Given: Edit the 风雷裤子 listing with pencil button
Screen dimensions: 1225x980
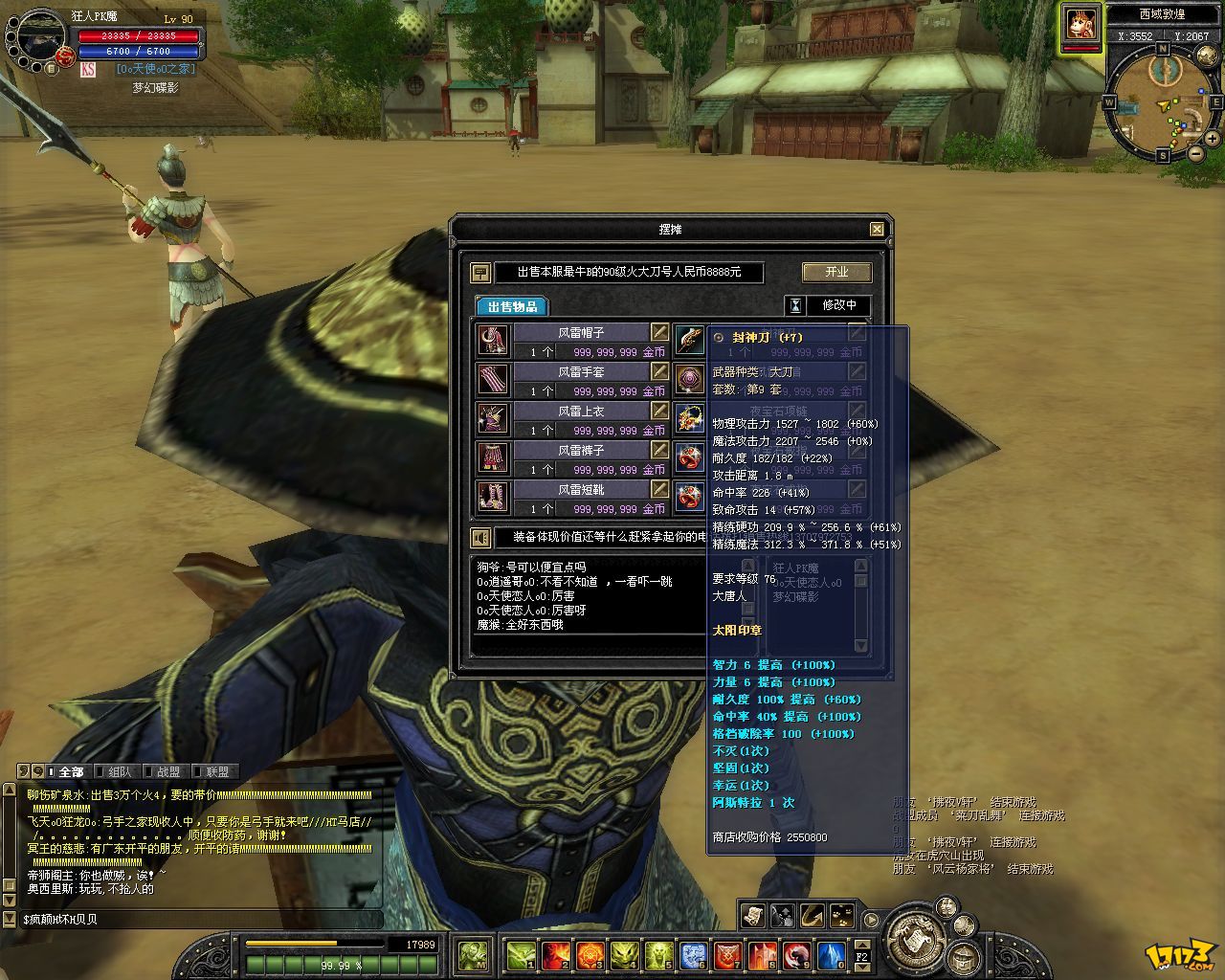Looking at the screenshot, I should point(659,450).
